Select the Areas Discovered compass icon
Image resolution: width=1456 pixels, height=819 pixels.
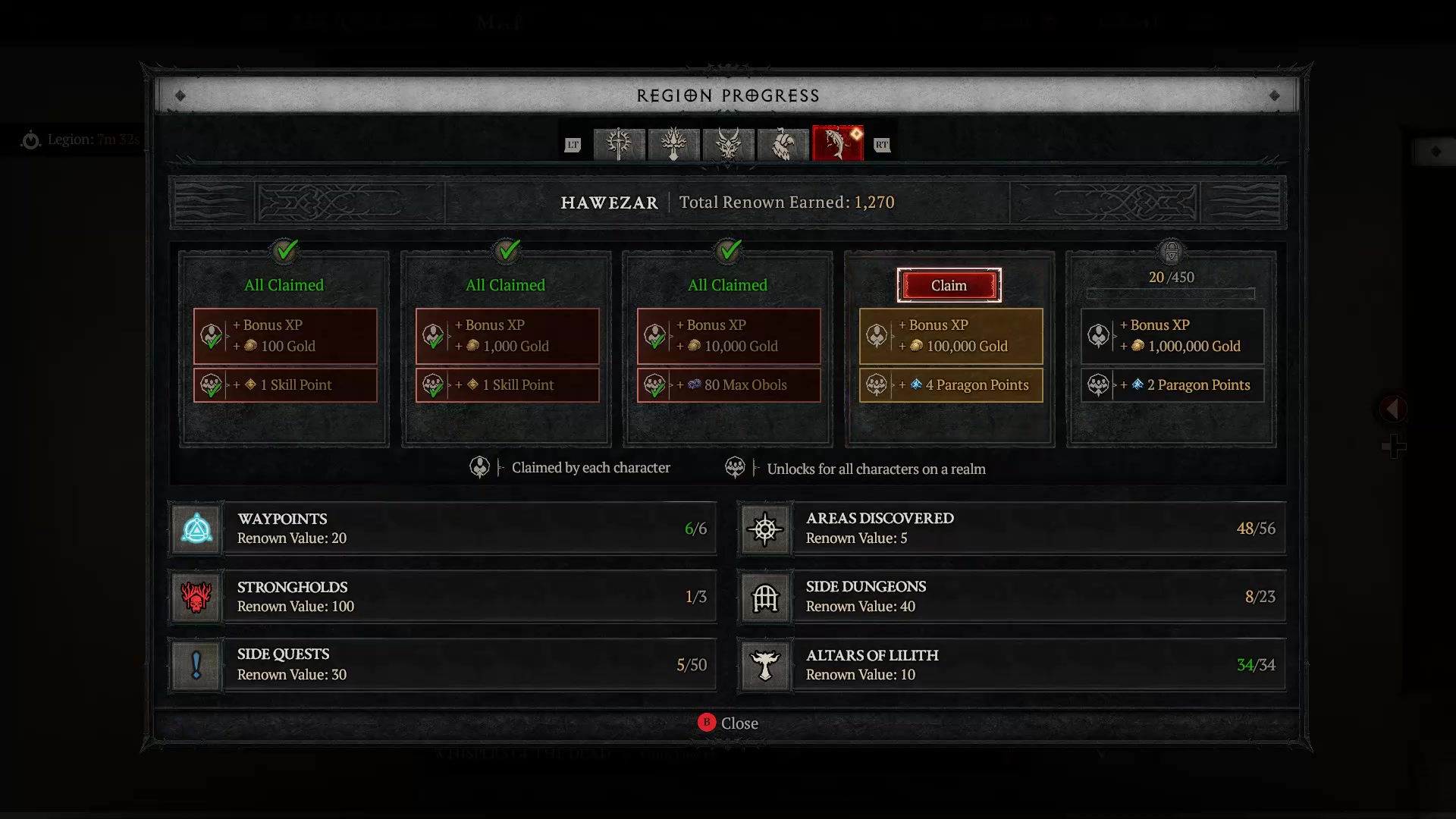pyautogui.click(x=766, y=529)
